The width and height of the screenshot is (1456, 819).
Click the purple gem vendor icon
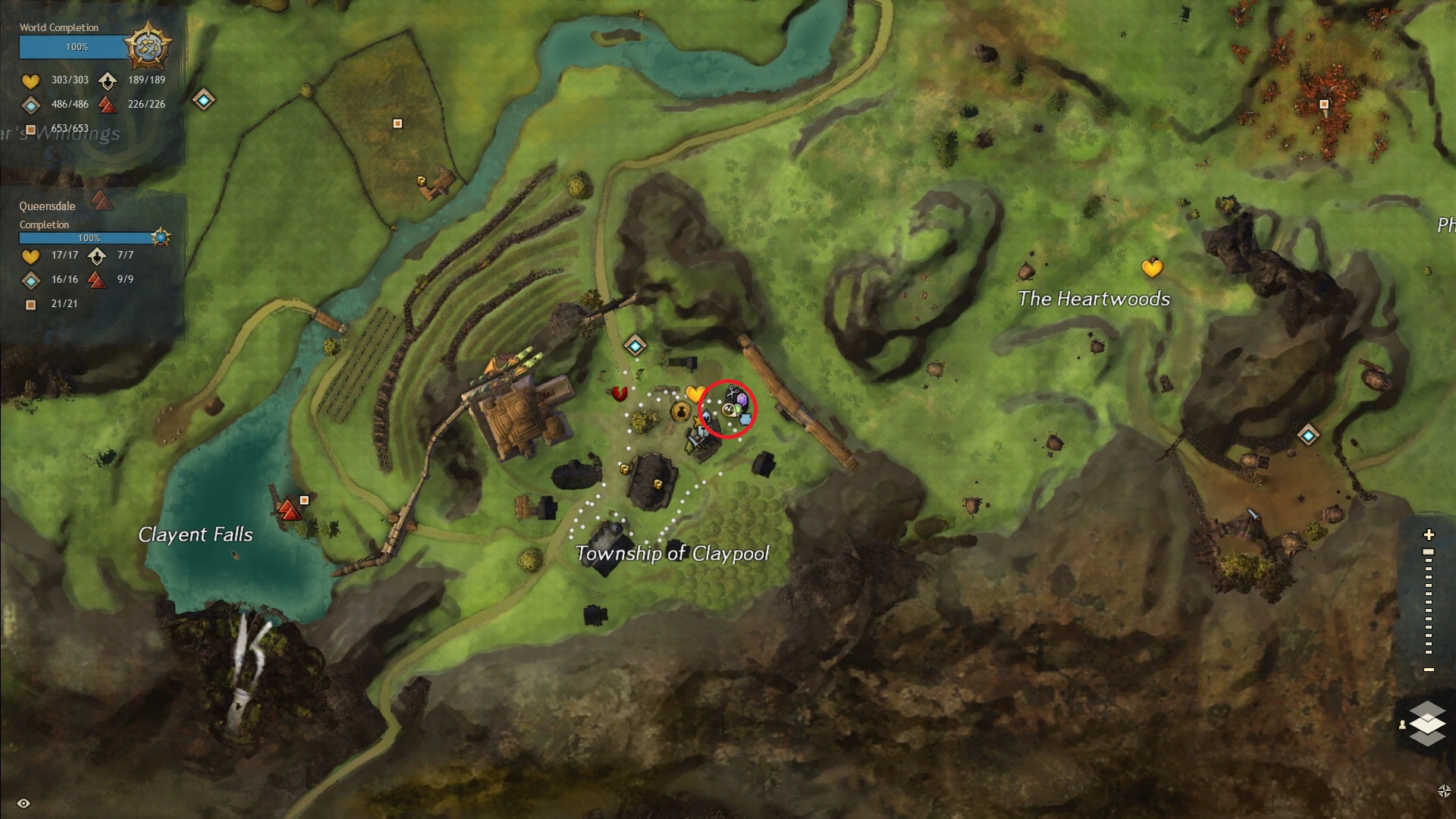tap(743, 400)
